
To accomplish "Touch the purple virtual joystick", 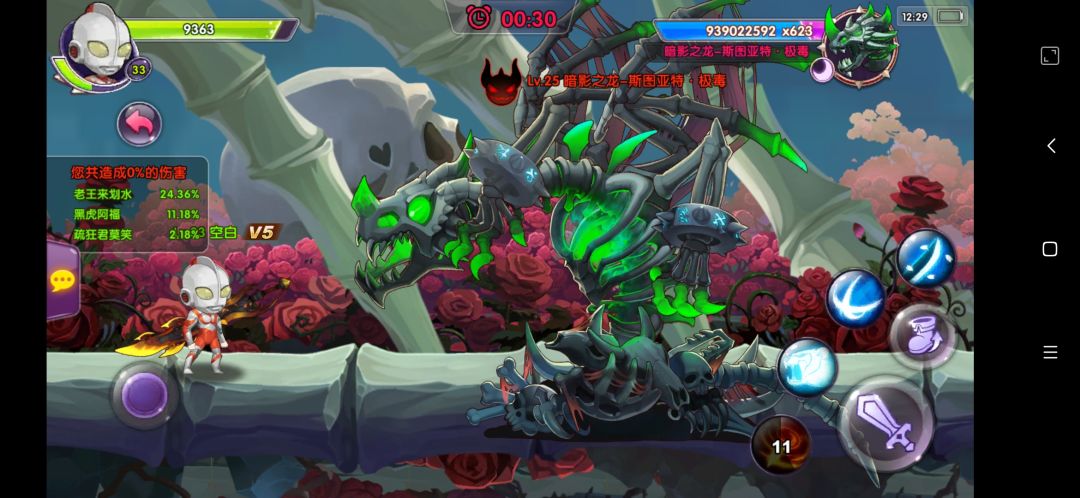I will pyautogui.click(x=144, y=395).
